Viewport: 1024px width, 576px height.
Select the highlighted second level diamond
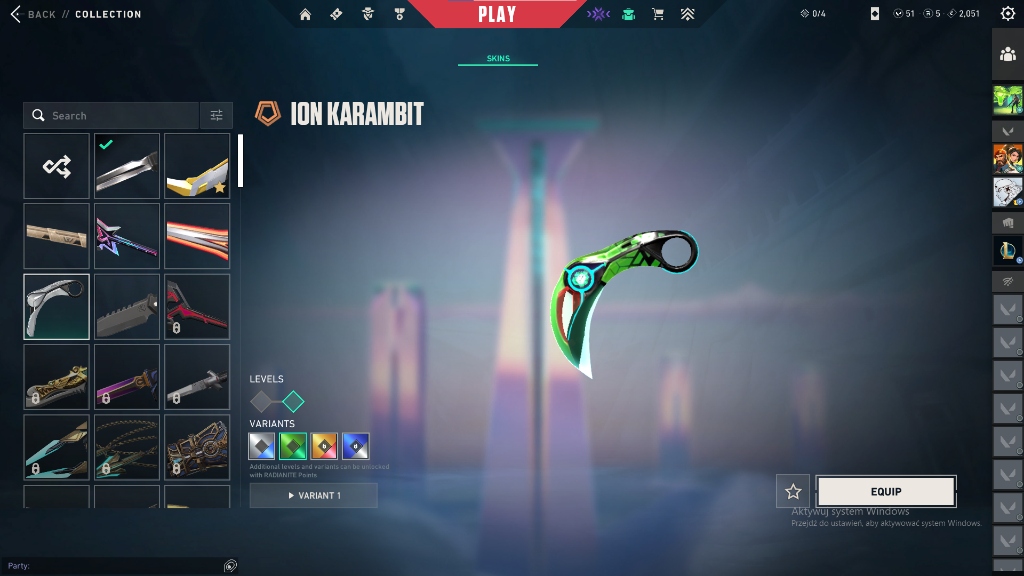293,402
